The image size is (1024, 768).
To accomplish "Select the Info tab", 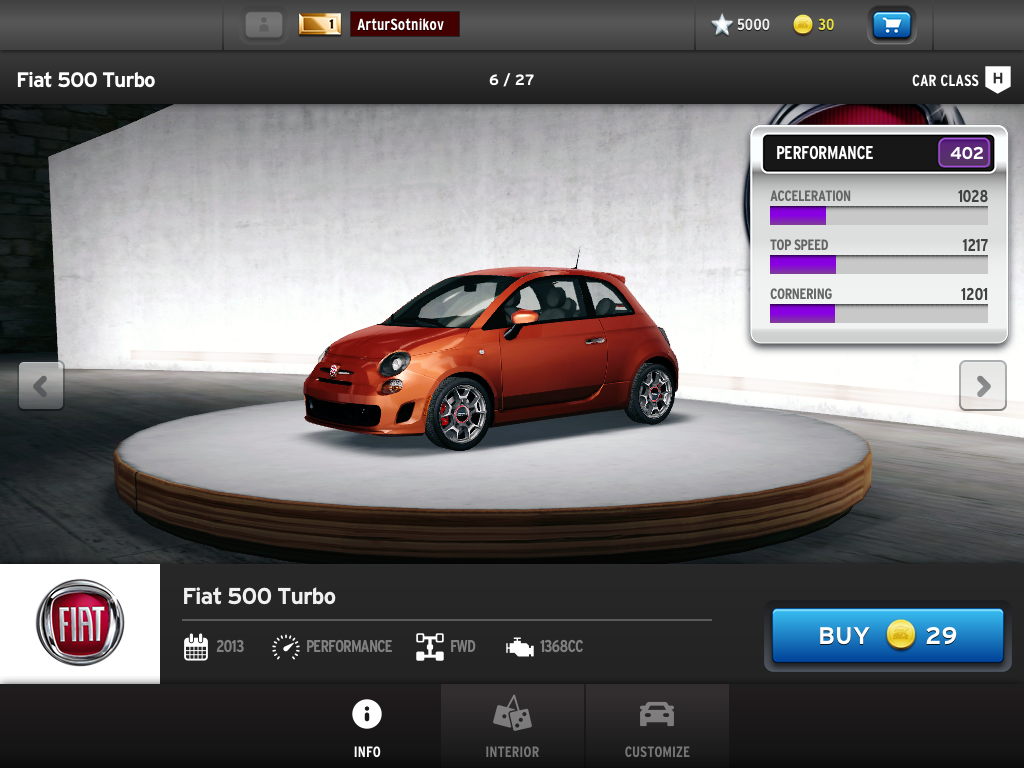I will 367,727.
